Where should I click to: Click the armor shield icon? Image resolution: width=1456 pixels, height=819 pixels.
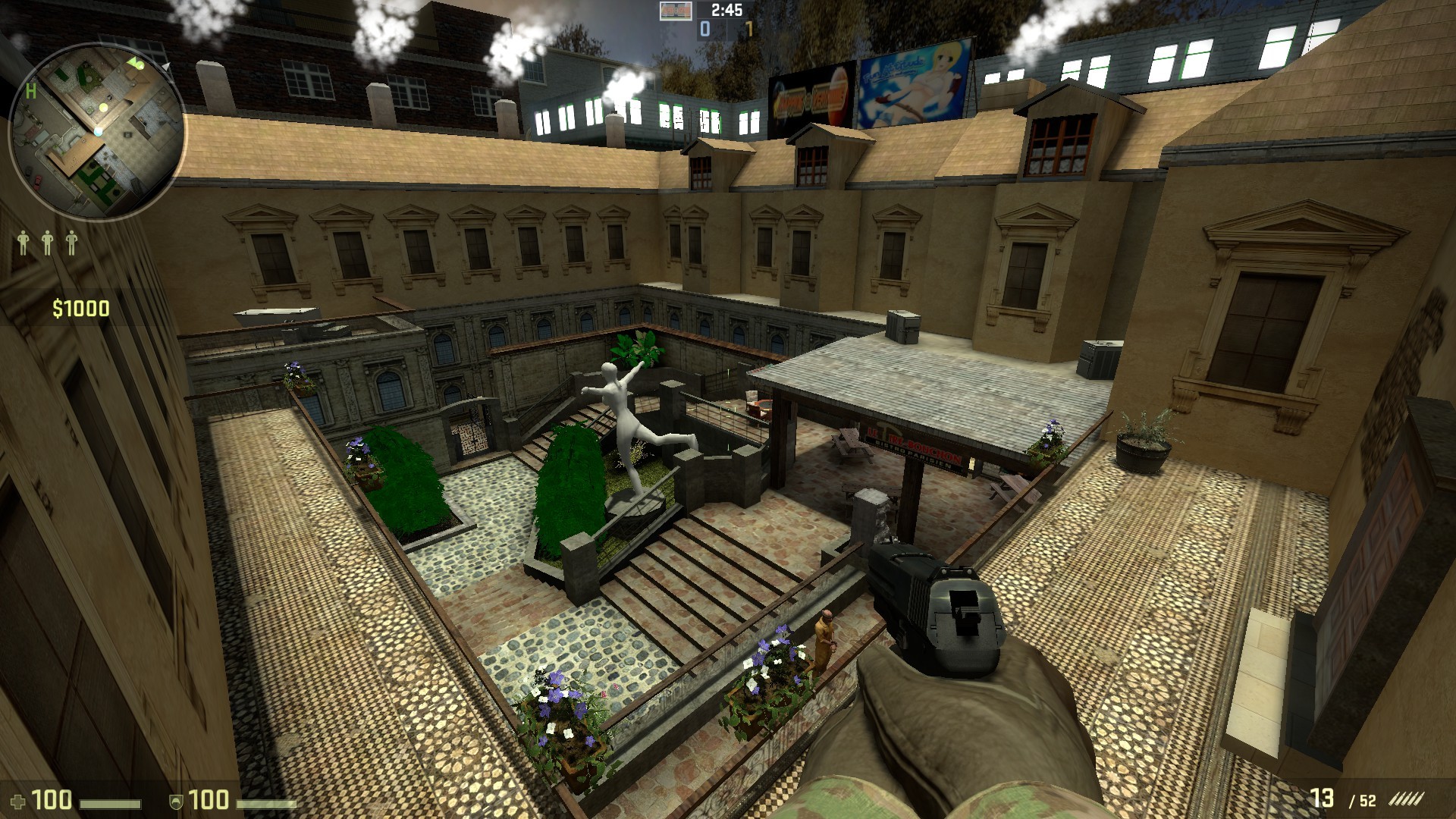coord(176,802)
